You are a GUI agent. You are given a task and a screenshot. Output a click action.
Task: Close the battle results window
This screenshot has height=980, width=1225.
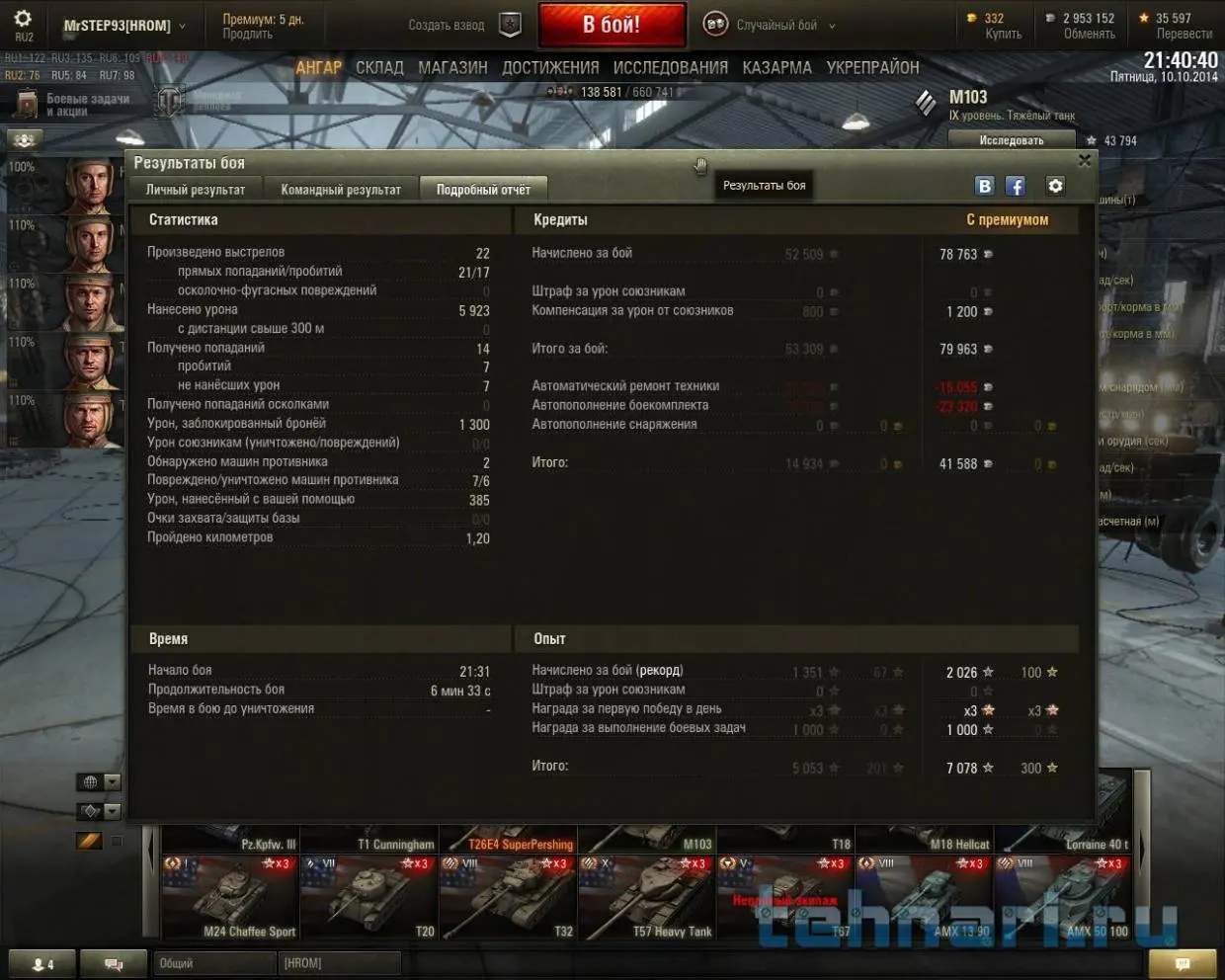click(x=1084, y=161)
